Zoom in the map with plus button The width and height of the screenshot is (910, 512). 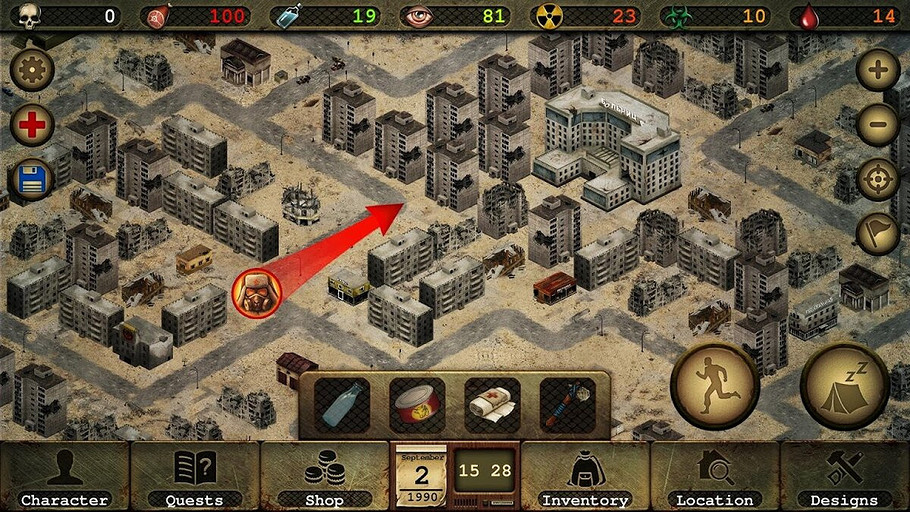(x=878, y=70)
